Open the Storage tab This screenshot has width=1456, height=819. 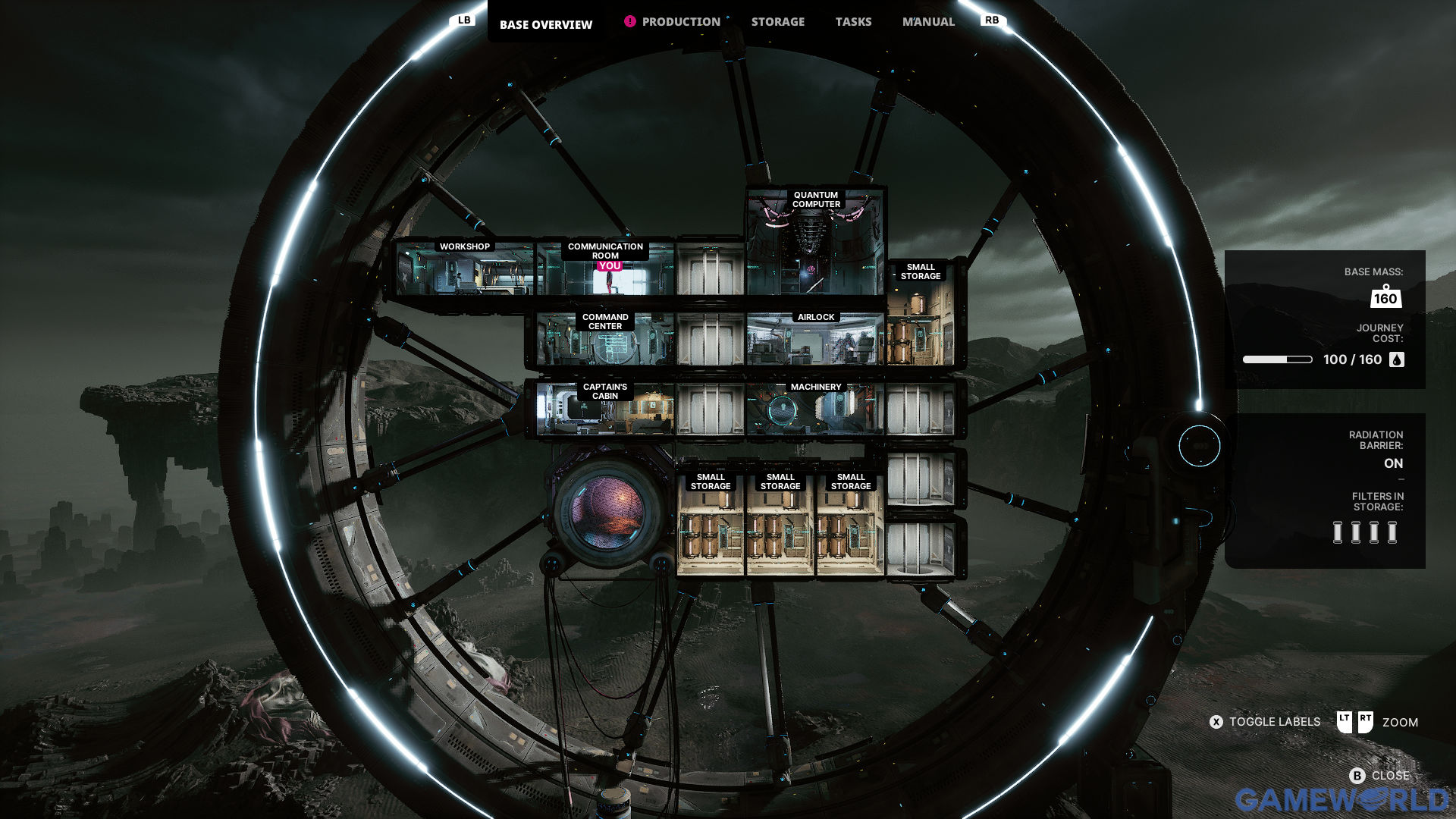click(777, 22)
